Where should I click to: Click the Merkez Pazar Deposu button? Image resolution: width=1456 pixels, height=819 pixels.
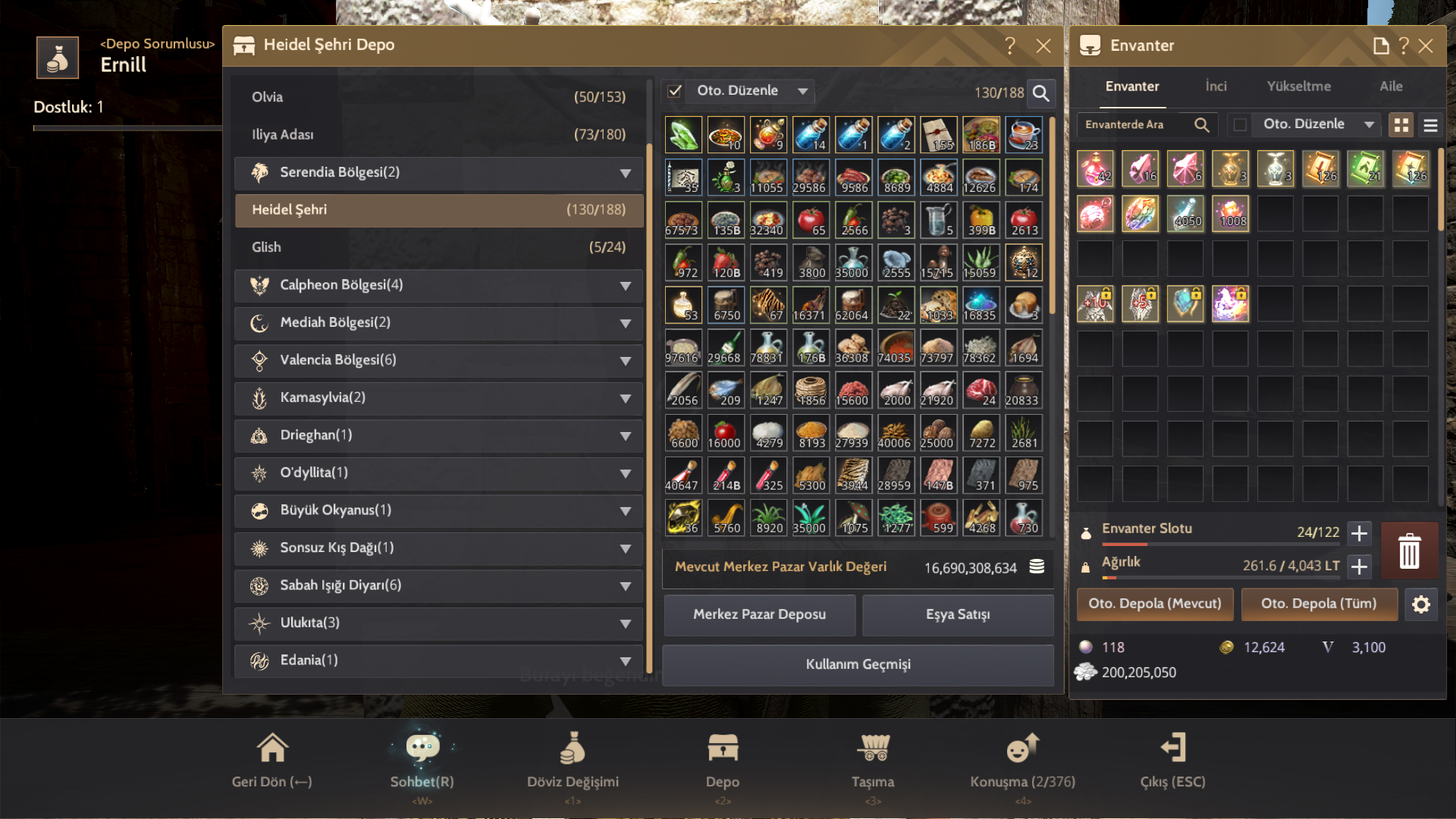[x=759, y=615]
